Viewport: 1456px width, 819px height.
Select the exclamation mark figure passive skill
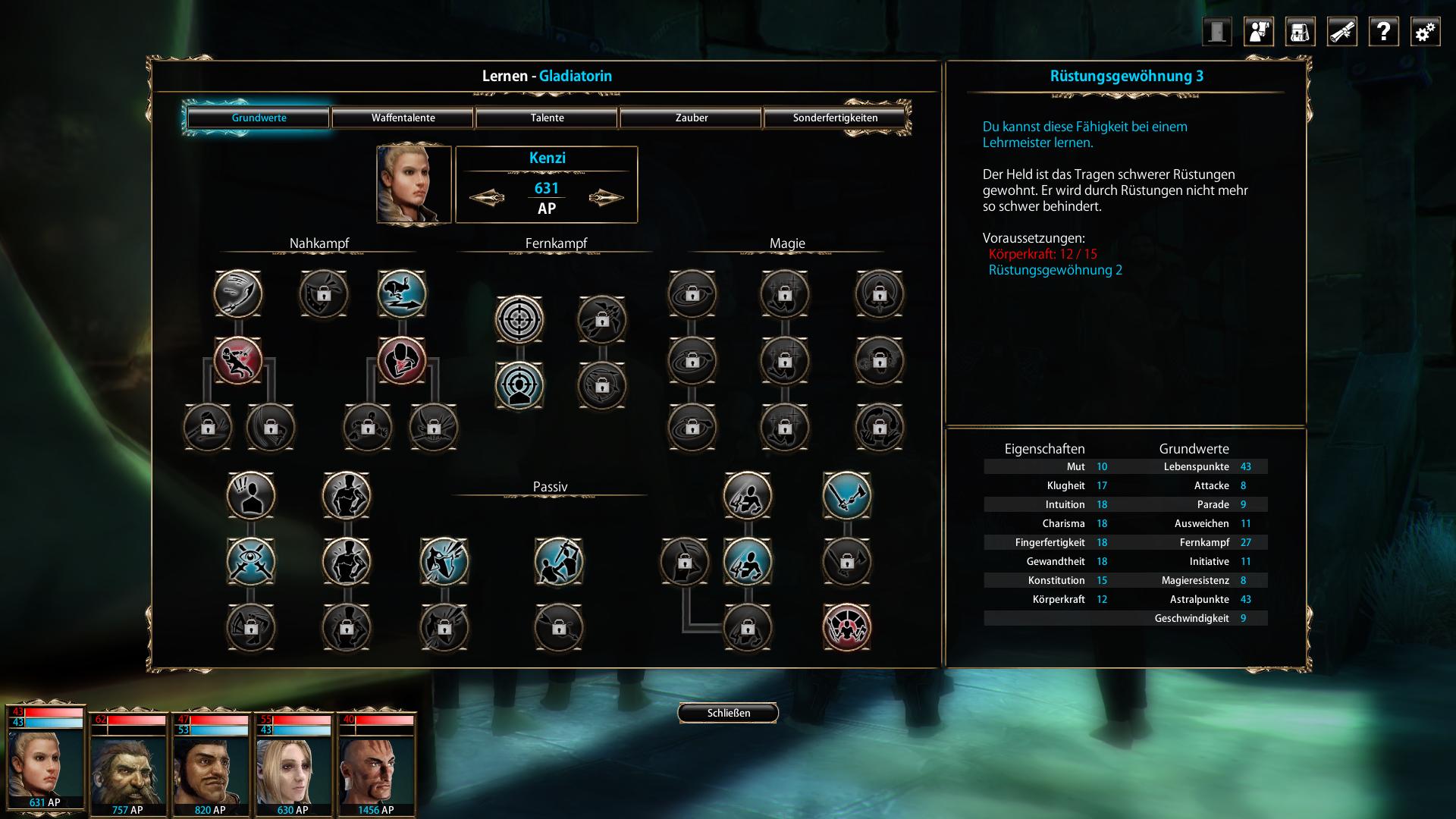click(251, 496)
